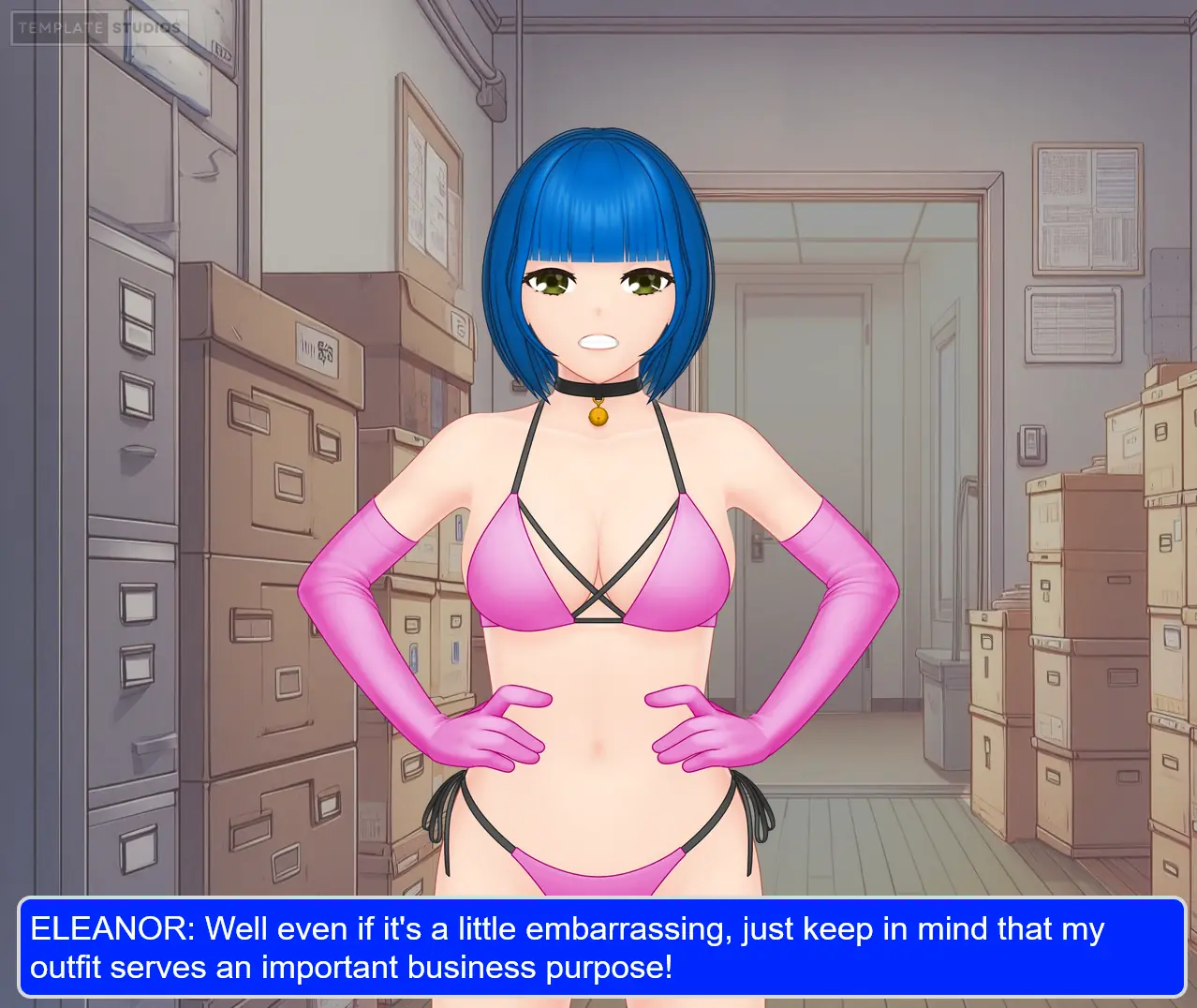
Task: Advance Eleanor's blue dialogue box
Action: [600, 947]
